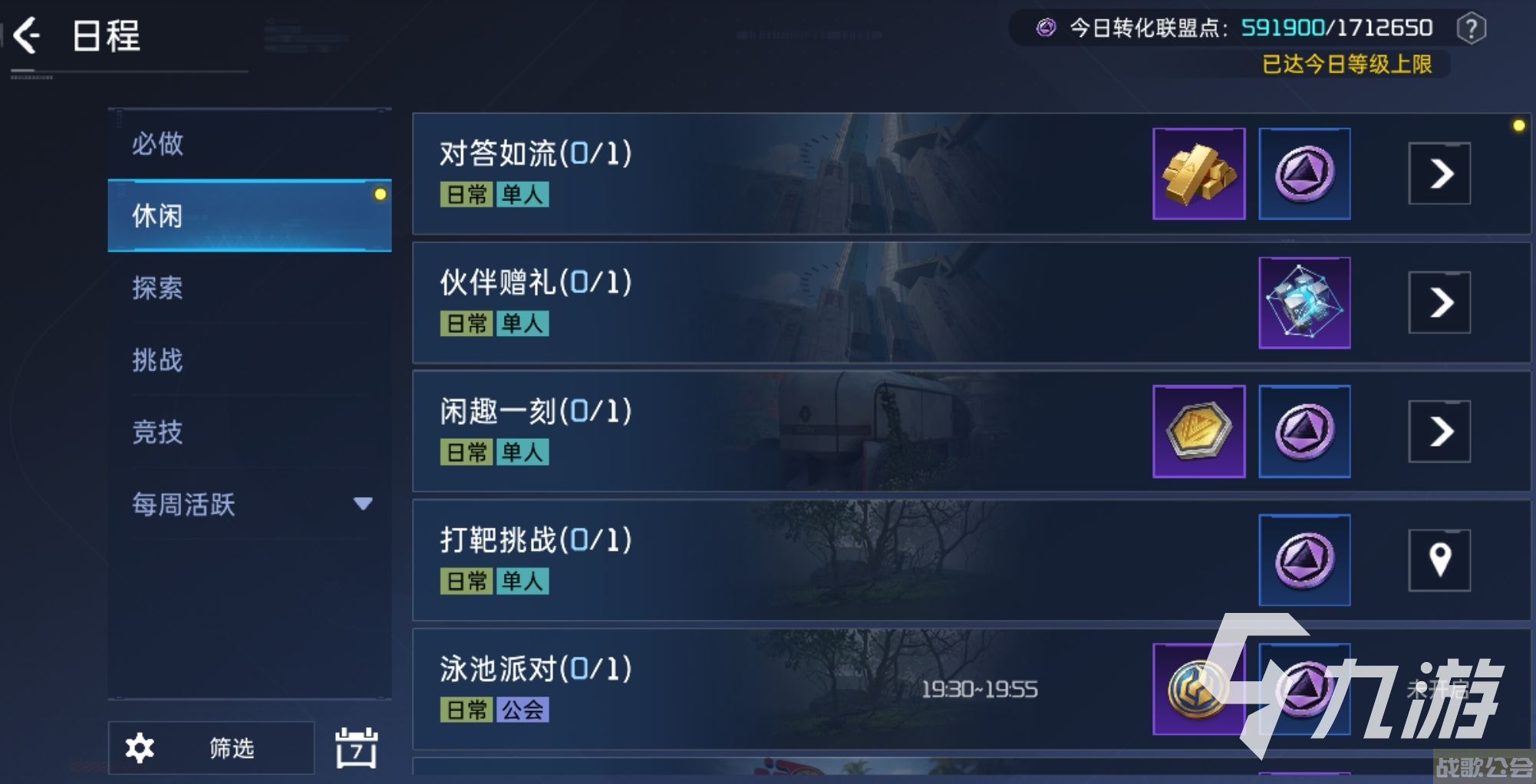Click the coin reward icon on 泳池派对
The image size is (1536, 784).
[1198, 689]
